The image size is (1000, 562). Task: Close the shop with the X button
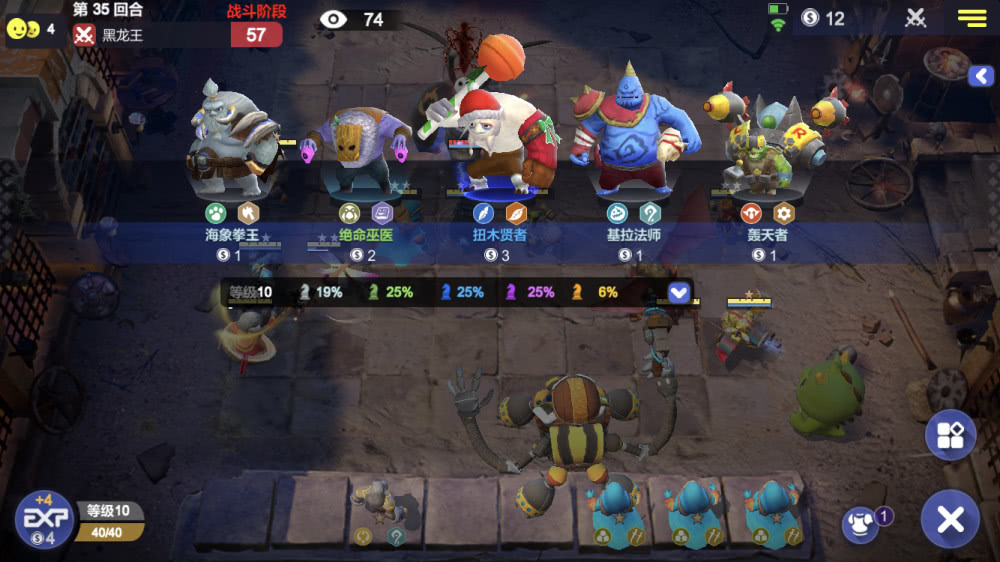click(x=949, y=519)
